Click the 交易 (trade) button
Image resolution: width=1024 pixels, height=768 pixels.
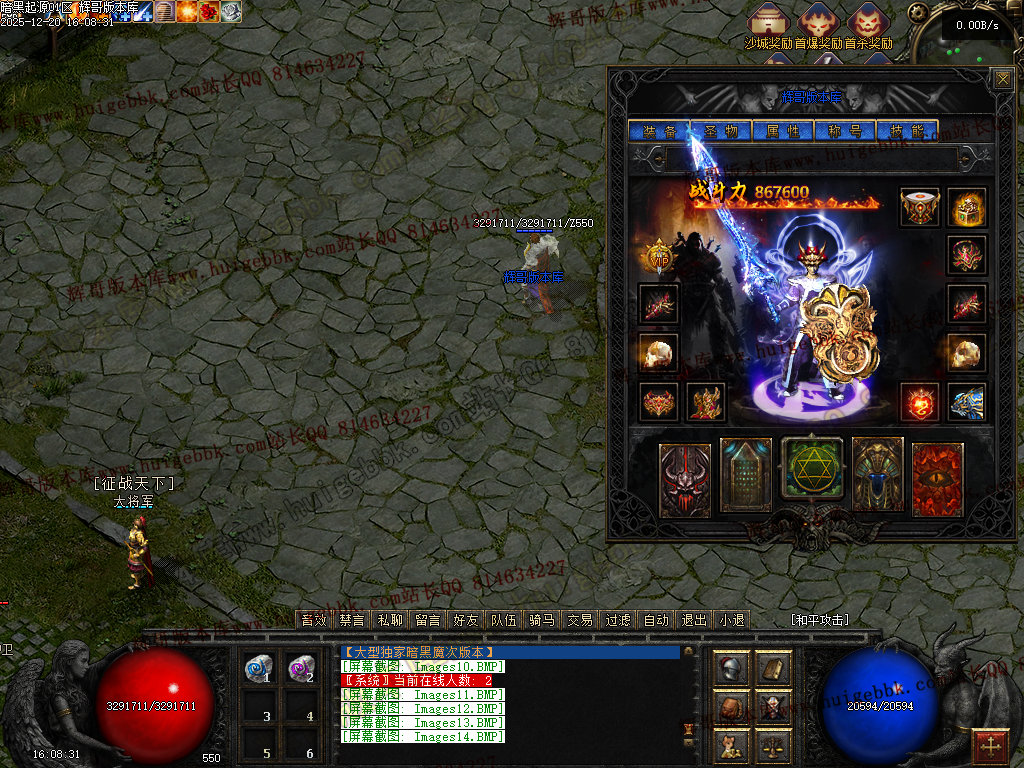pos(580,620)
